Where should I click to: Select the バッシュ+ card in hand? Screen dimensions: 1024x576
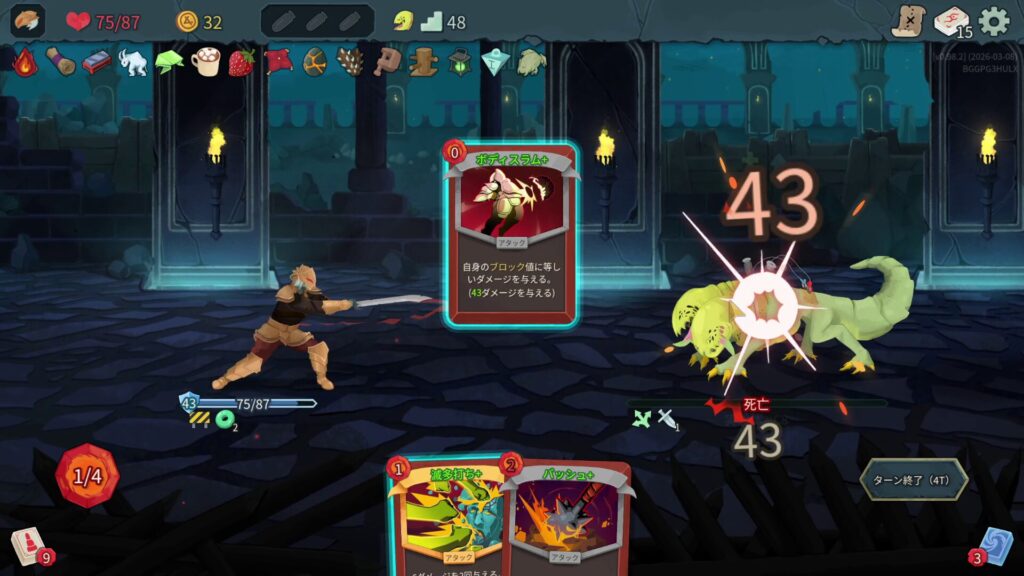coord(568,520)
